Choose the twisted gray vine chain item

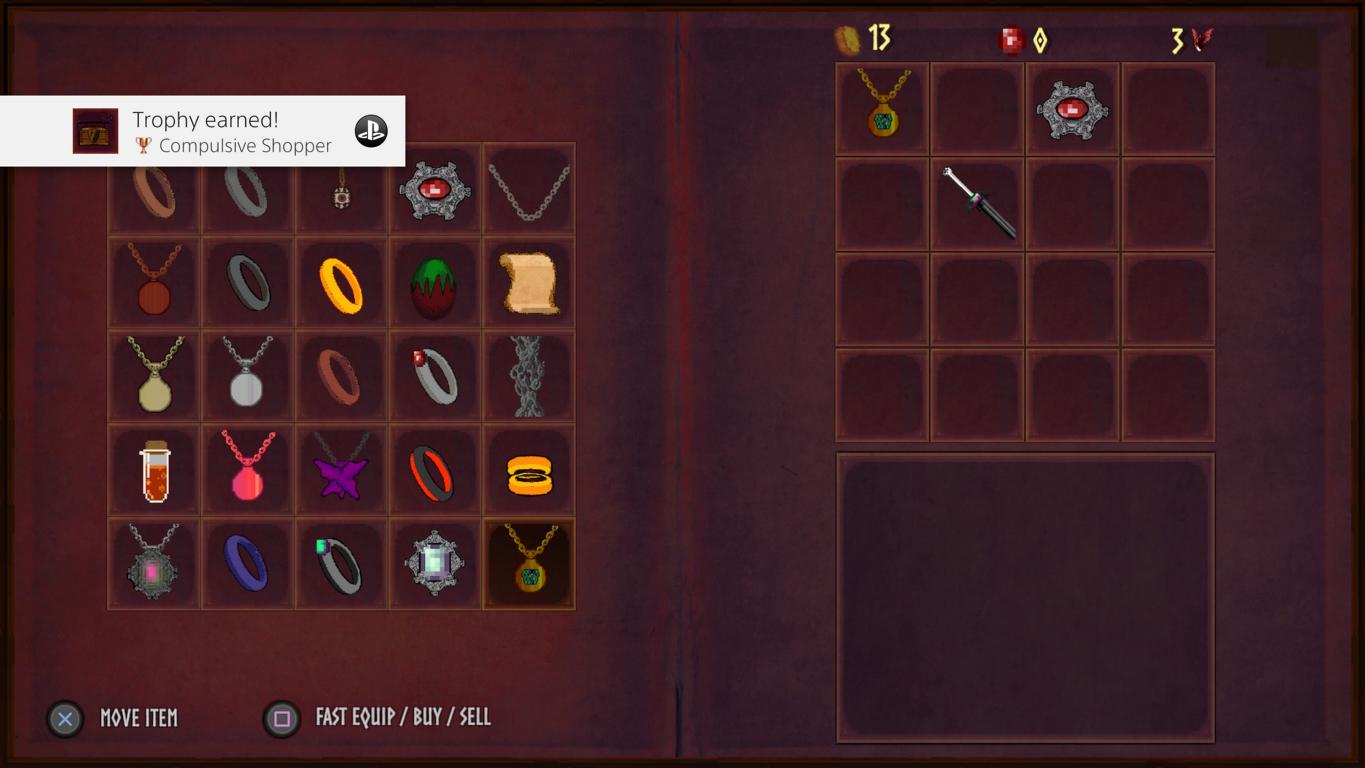click(x=529, y=376)
